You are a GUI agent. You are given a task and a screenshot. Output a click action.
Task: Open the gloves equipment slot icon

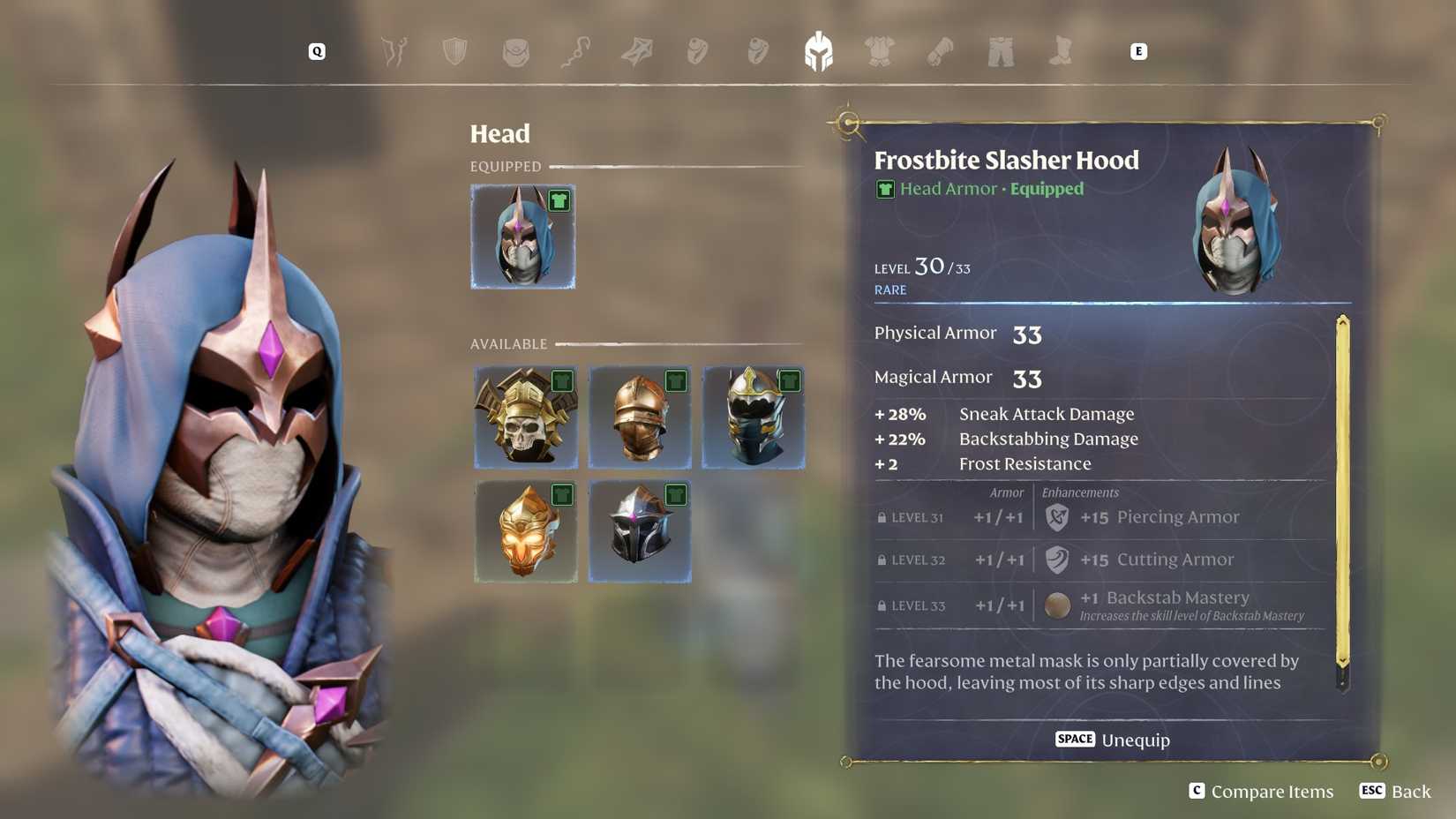[x=940, y=51]
